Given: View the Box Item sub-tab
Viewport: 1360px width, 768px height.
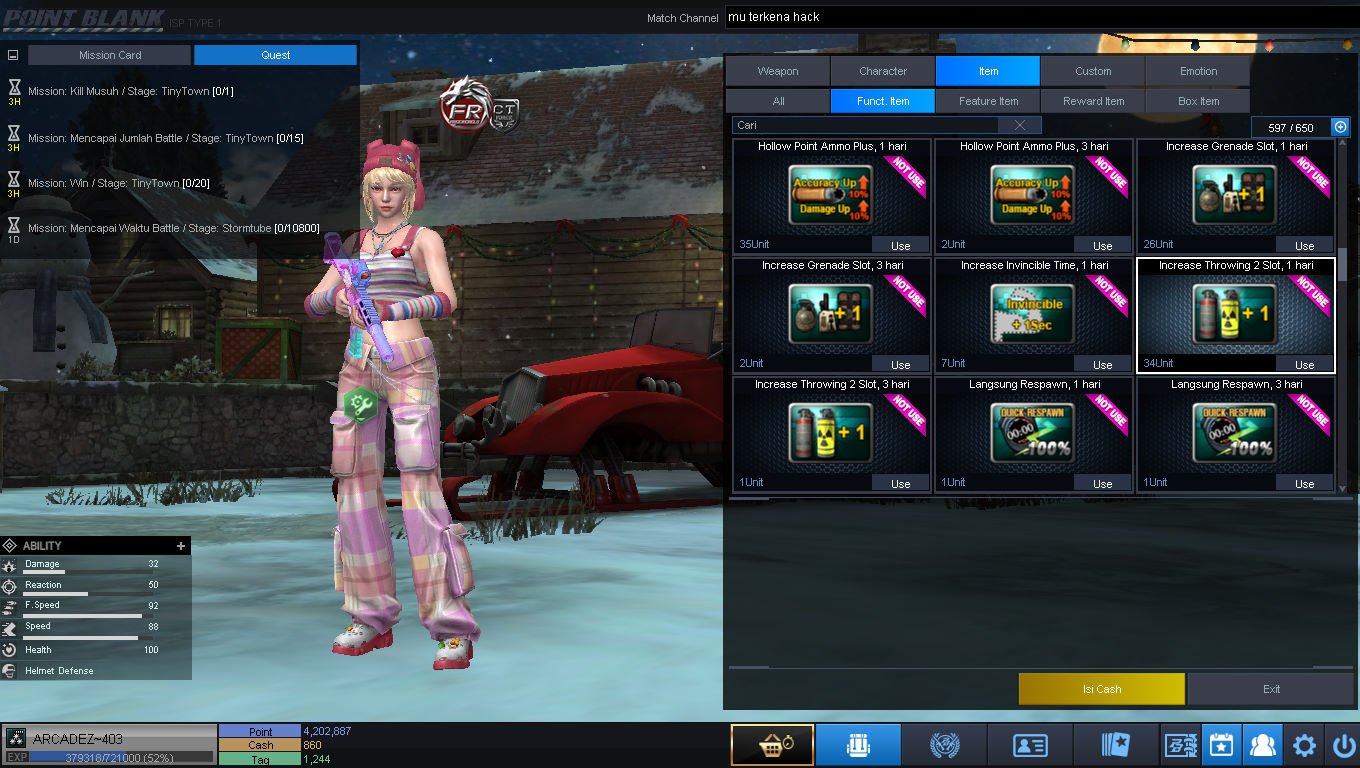Looking at the screenshot, I should (x=1198, y=101).
